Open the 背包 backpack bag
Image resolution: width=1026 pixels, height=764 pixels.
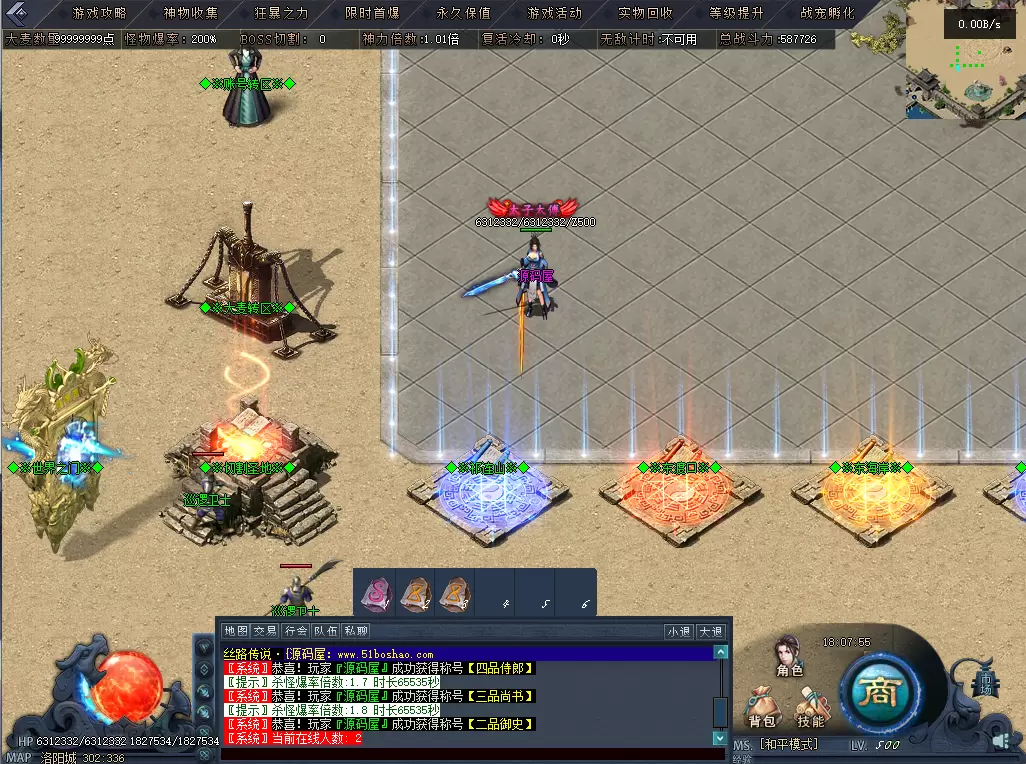[x=762, y=706]
